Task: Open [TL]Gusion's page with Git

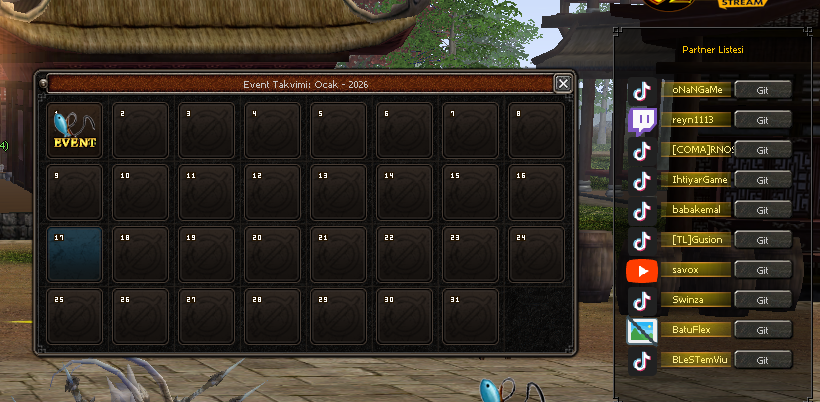Action: [762, 240]
